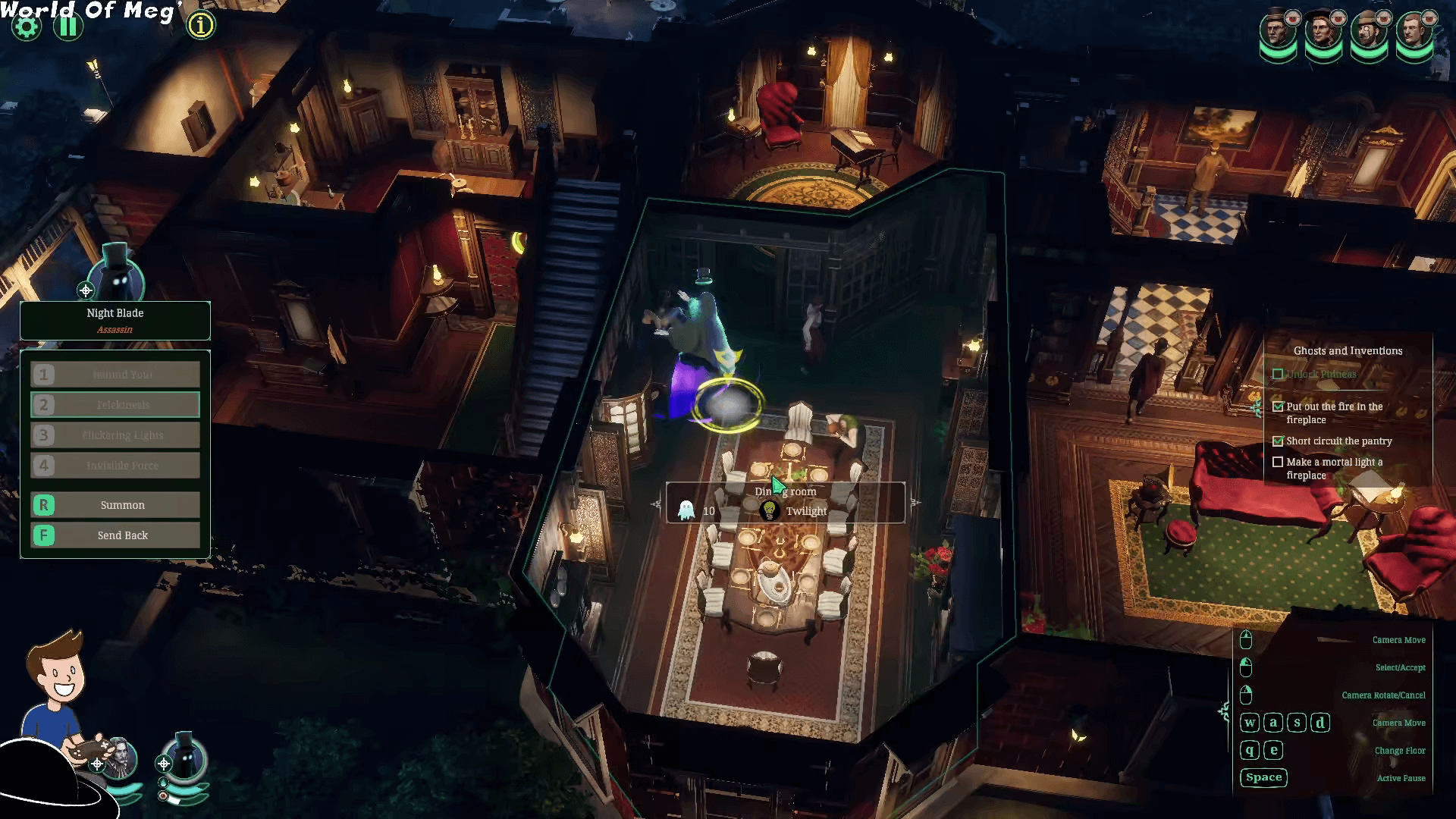Click the Dining room left arrow

pos(656,504)
